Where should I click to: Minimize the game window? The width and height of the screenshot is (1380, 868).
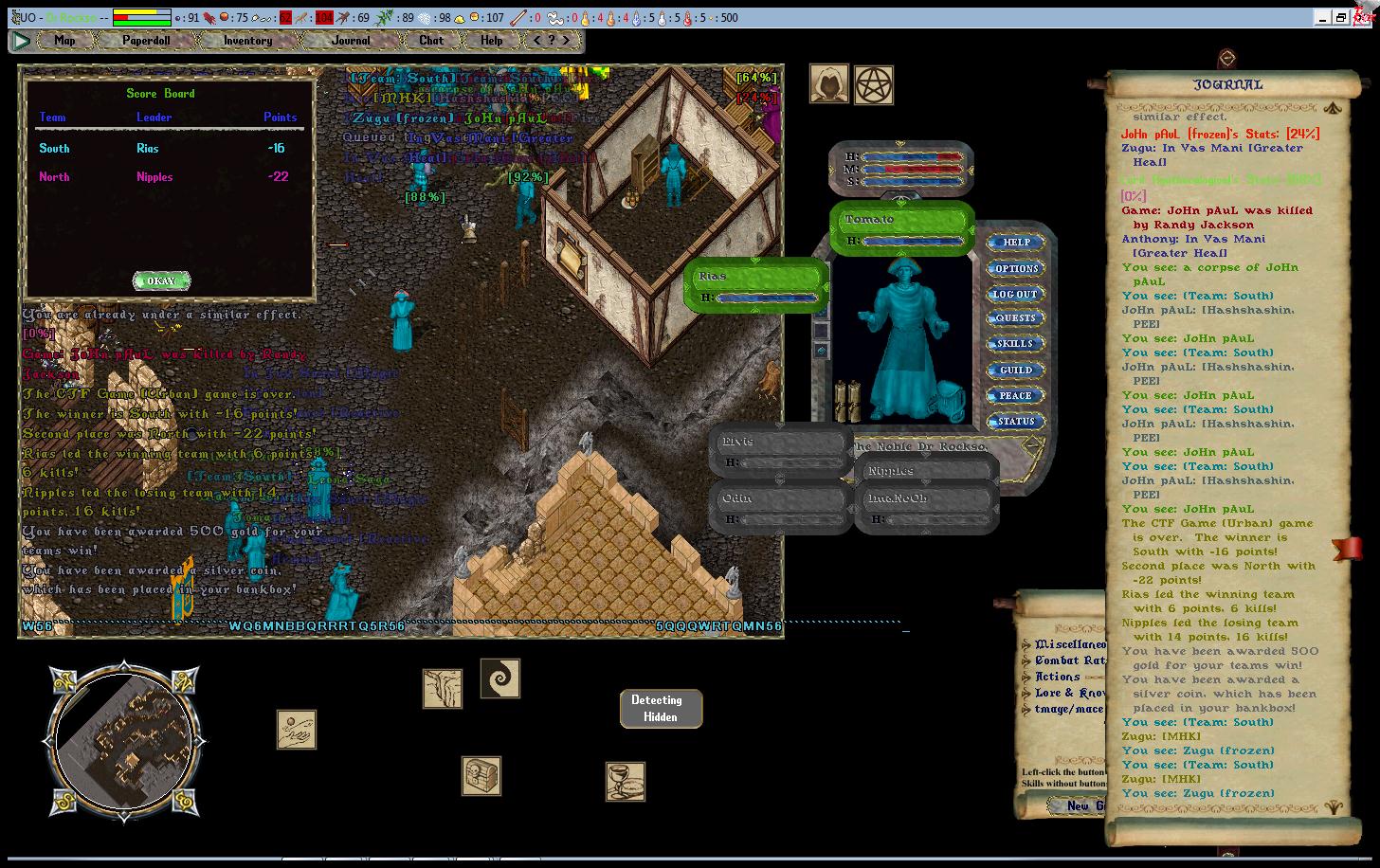pos(1322,17)
